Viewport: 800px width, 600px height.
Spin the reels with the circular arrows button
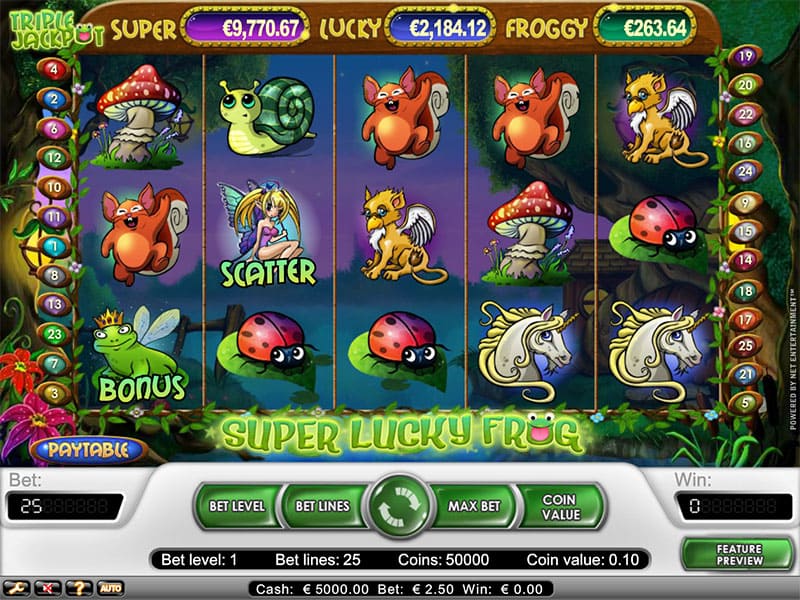[x=400, y=506]
